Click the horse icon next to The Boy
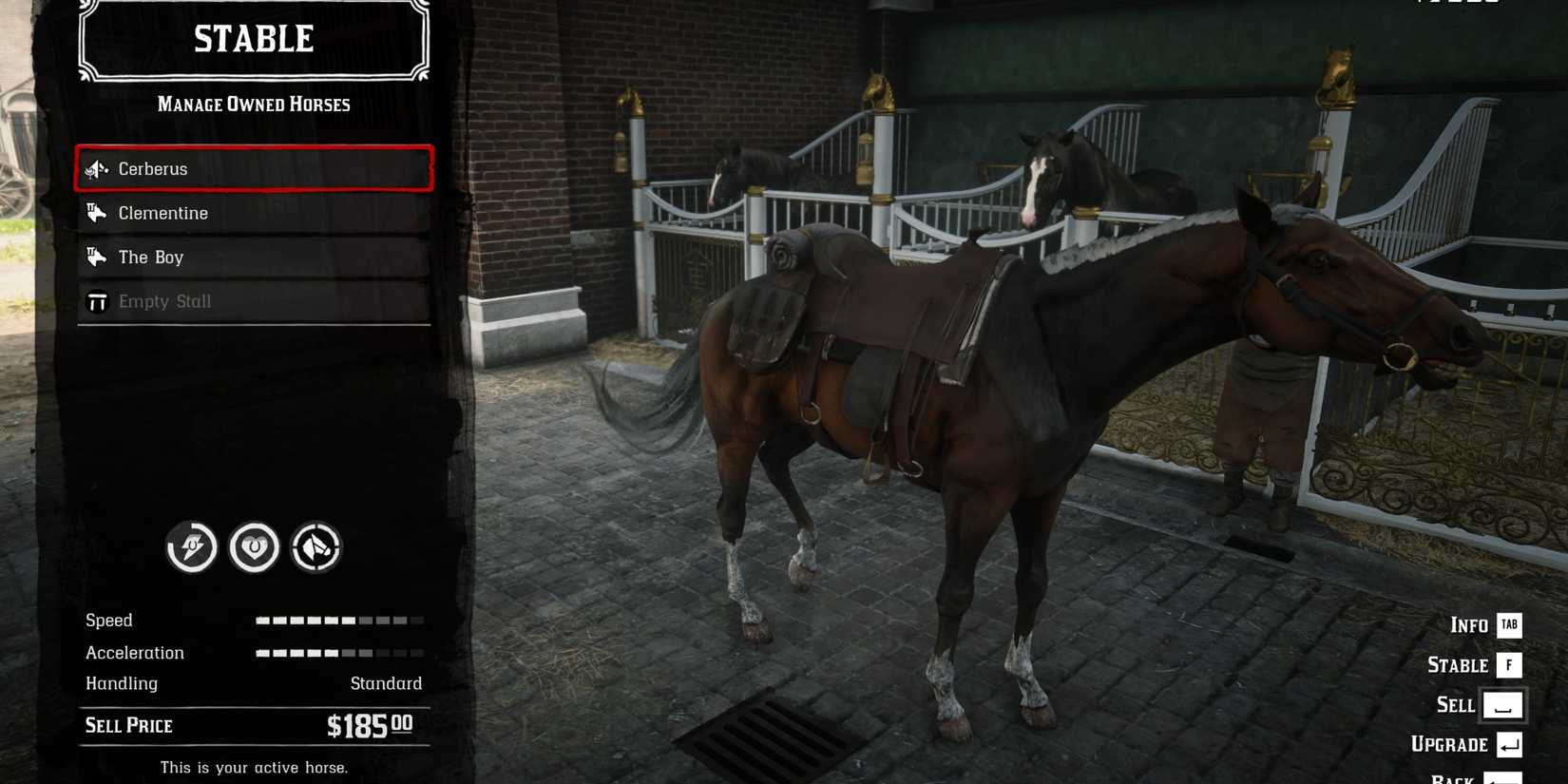Screen dimensions: 1568x784 pyautogui.click(x=97, y=257)
